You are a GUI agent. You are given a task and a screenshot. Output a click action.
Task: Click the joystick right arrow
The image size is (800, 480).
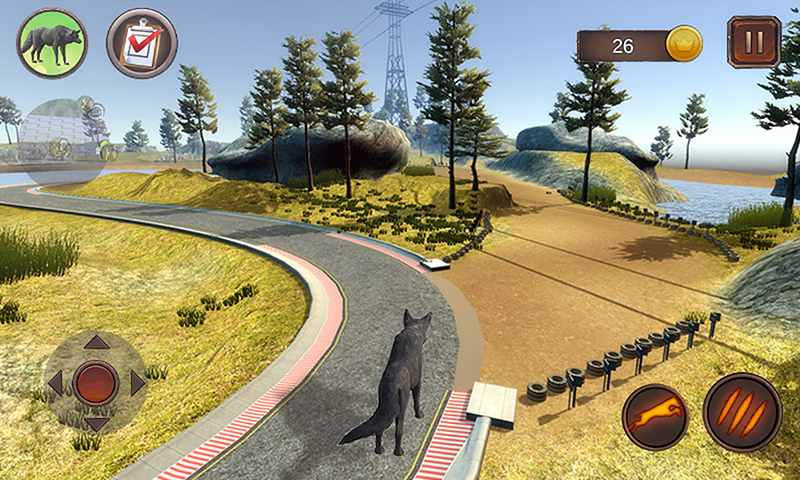point(137,382)
